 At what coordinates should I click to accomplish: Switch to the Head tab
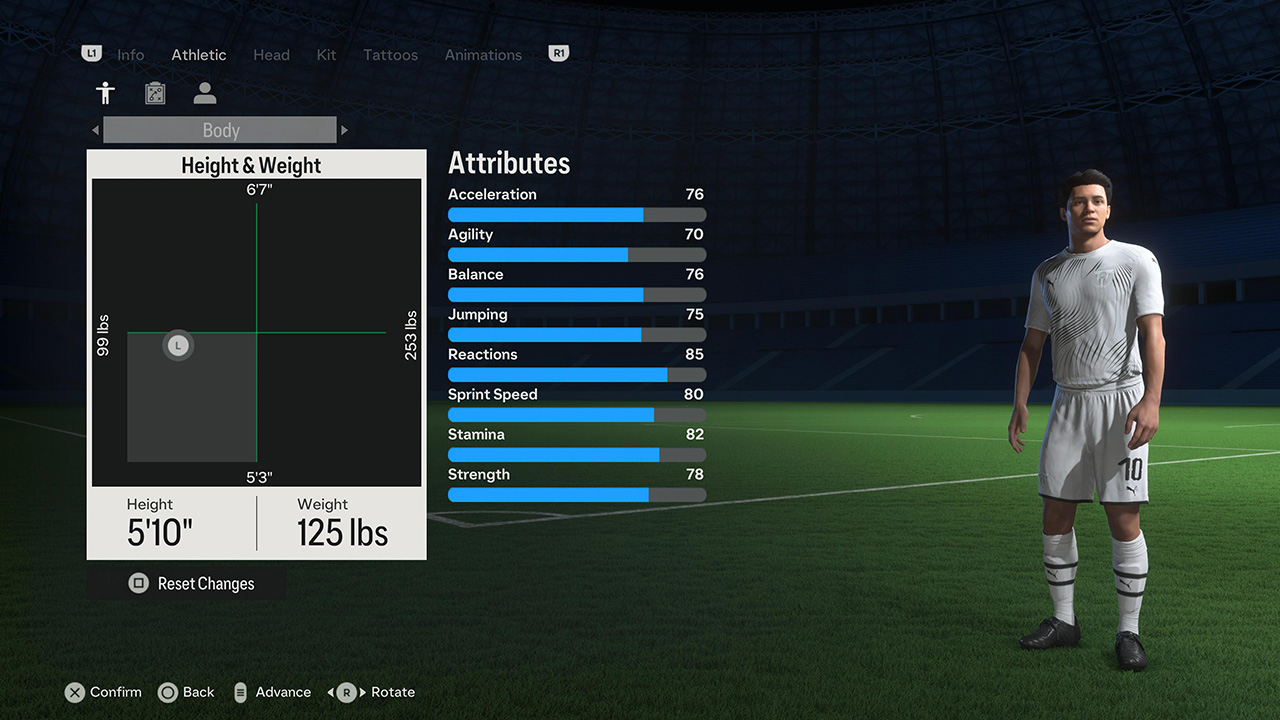[271, 55]
